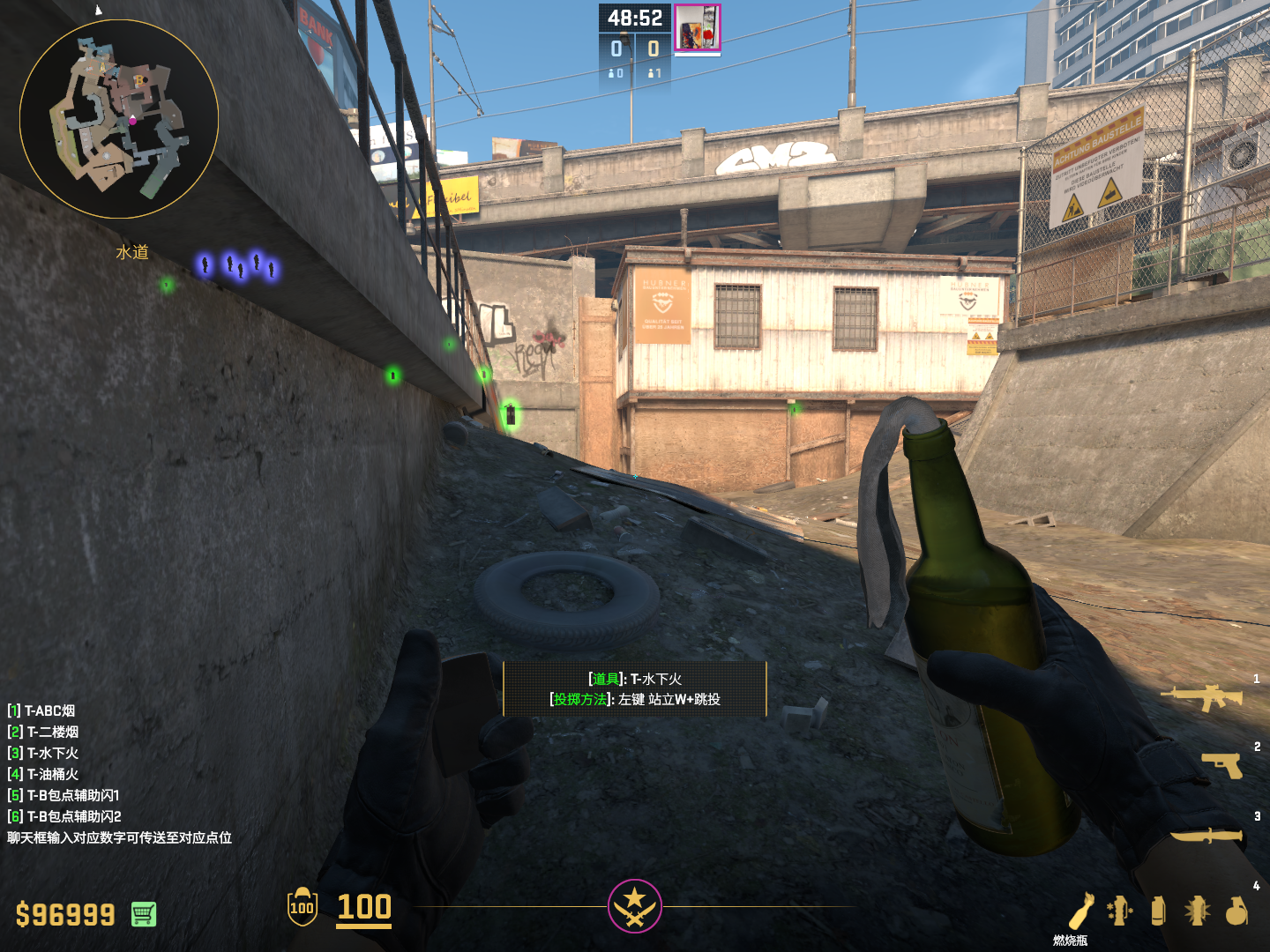Switch to the pistol in slot 2

click(x=1221, y=764)
